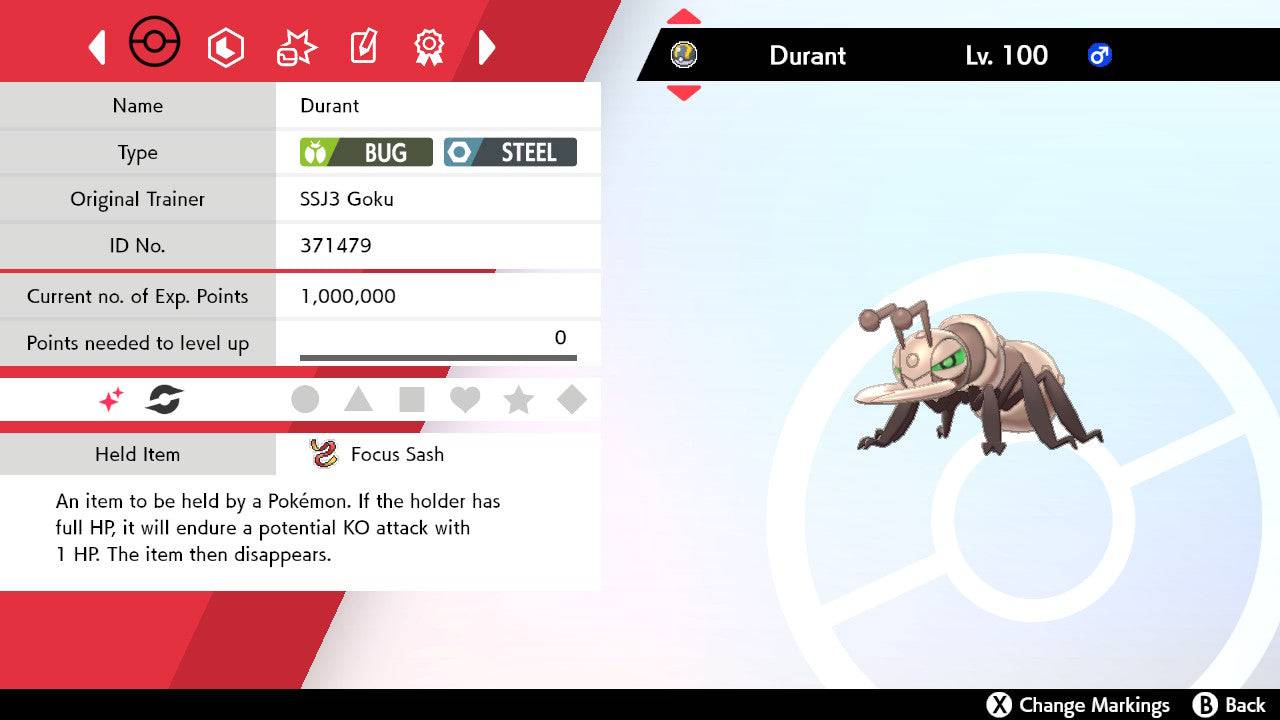The height and width of the screenshot is (720, 1280).
Task: Toggle the diamond marking
Action: pos(572,400)
